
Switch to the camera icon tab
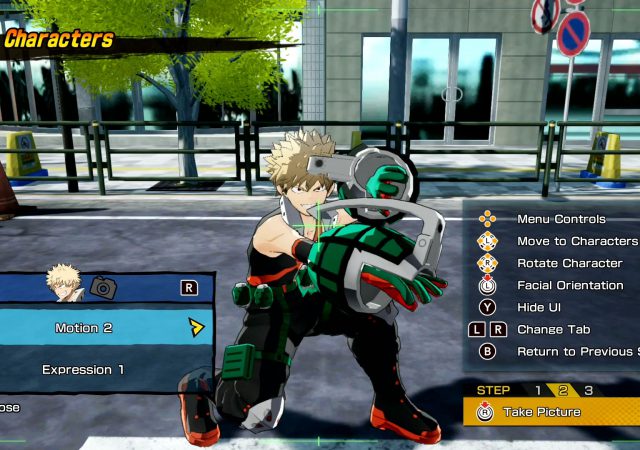coord(102,288)
